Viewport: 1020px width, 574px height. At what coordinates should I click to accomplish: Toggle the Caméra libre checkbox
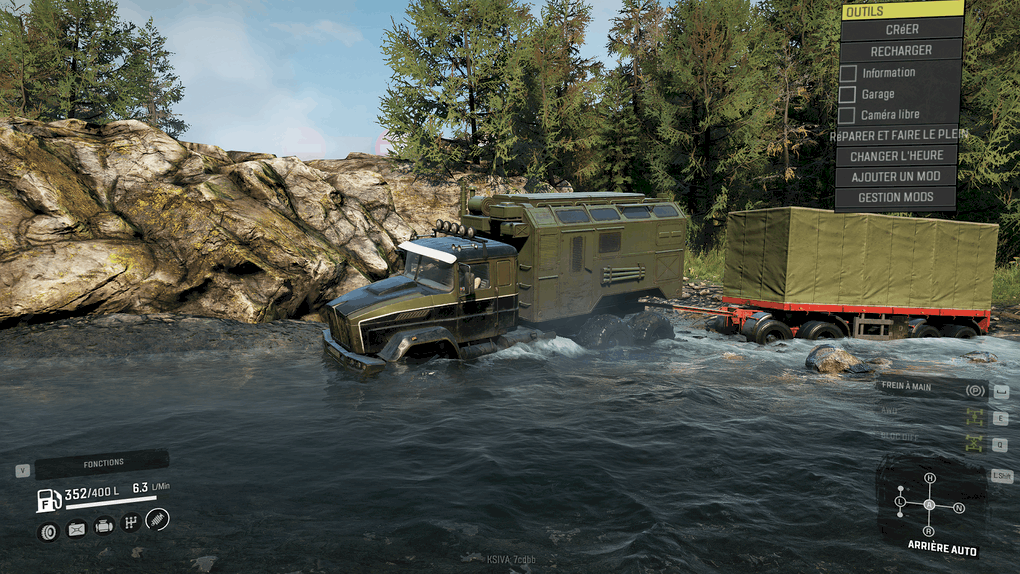pyautogui.click(x=848, y=115)
